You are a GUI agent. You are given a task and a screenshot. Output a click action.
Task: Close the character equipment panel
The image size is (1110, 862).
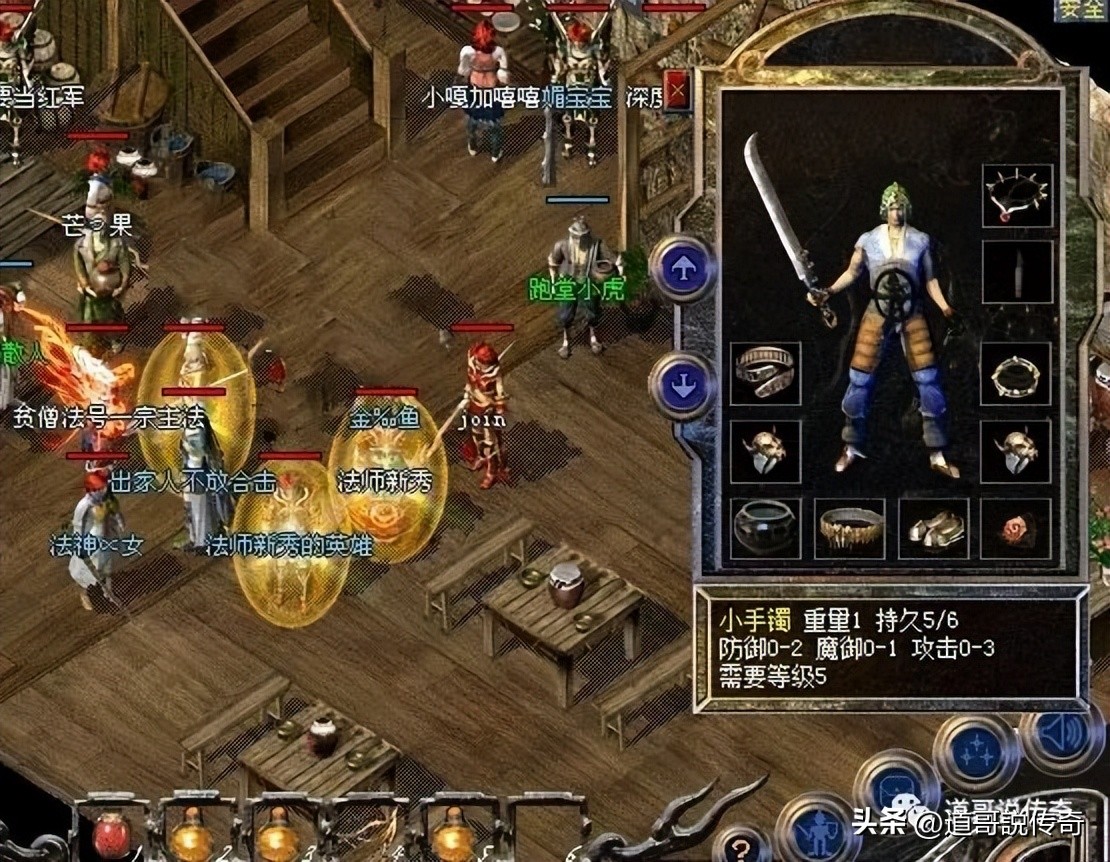pos(678,93)
